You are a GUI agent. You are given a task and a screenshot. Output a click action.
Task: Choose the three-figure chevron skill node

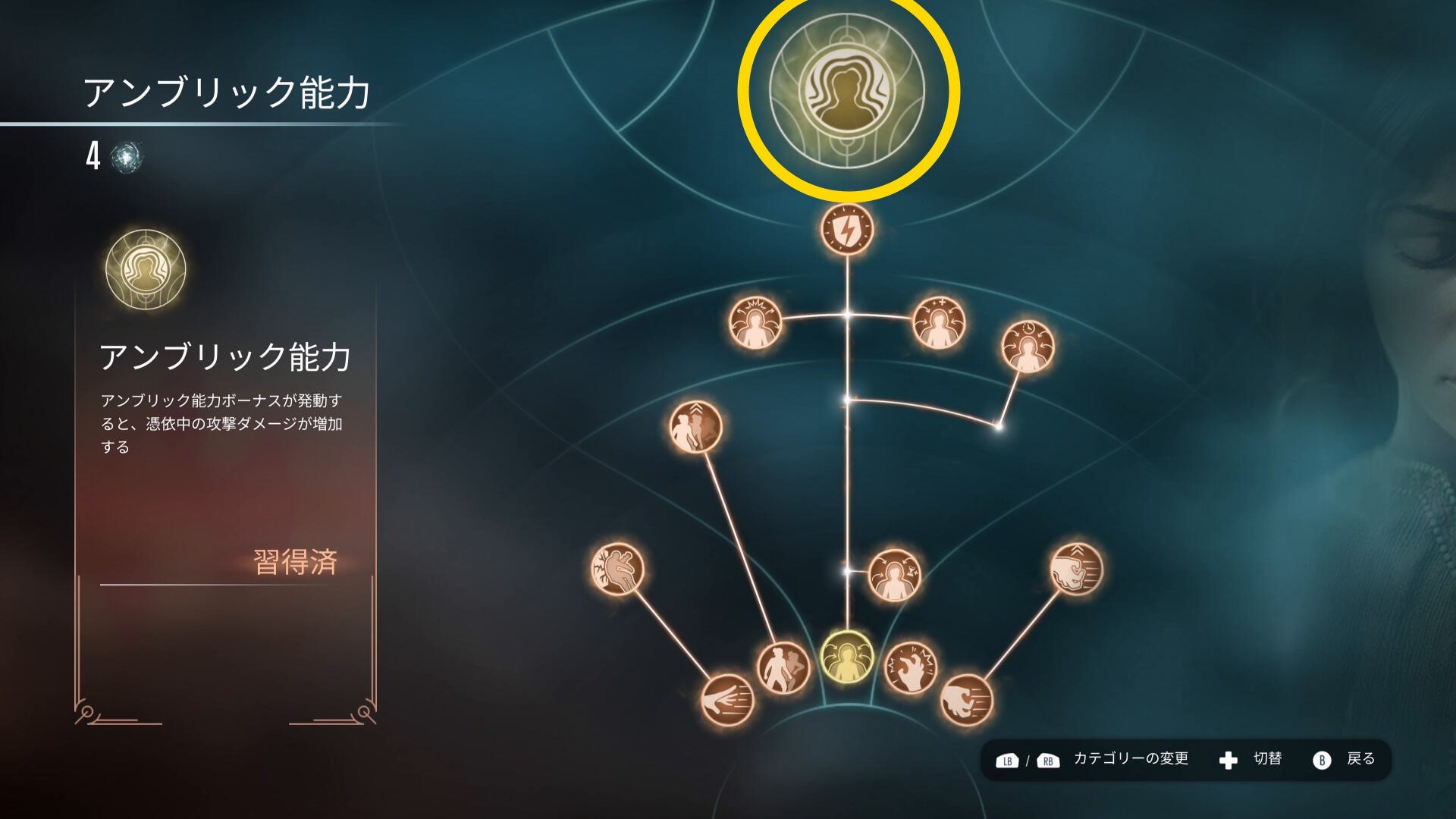click(695, 427)
